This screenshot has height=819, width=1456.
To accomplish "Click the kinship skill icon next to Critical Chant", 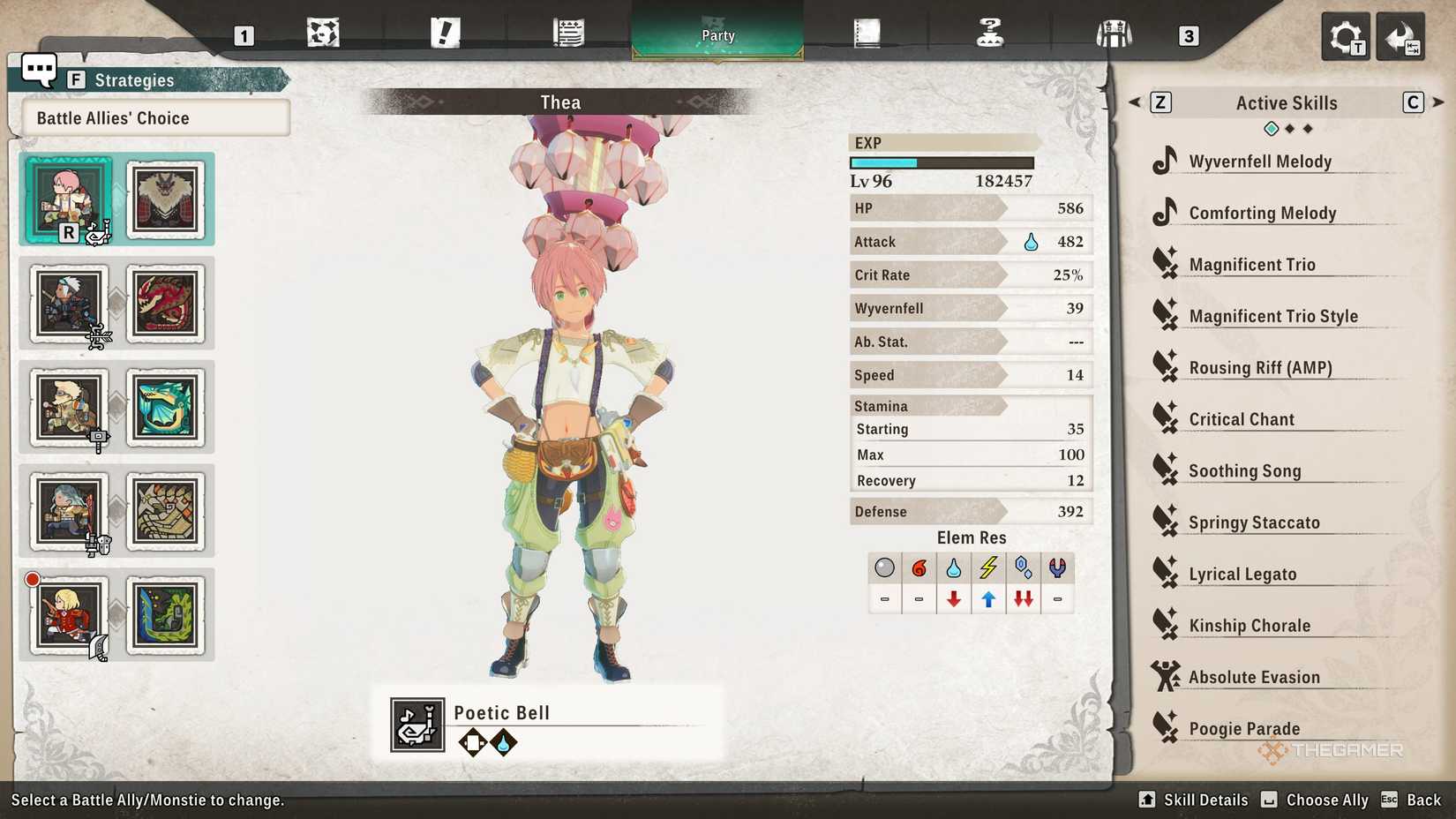I will coord(1167,418).
